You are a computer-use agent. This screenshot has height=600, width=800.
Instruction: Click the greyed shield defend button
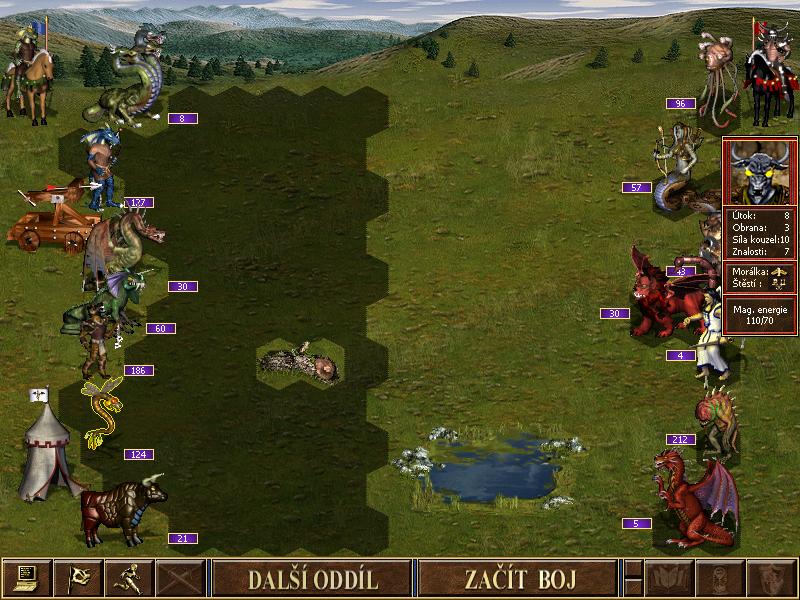(771, 578)
